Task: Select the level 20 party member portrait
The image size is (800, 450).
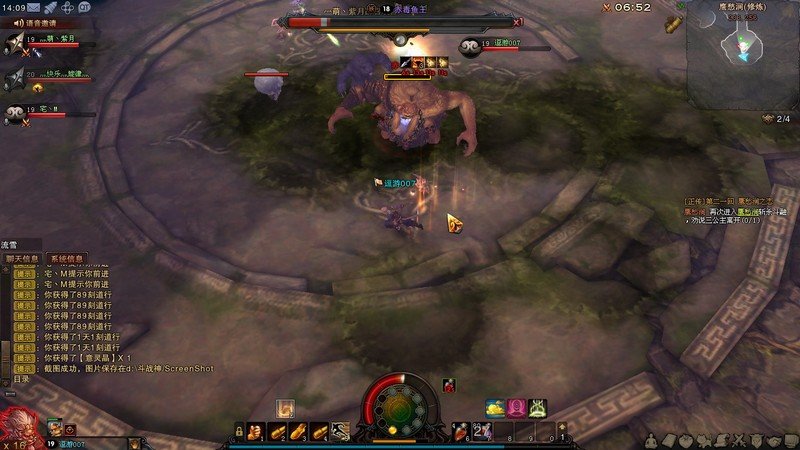Action: pyautogui.click(x=16, y=77)
